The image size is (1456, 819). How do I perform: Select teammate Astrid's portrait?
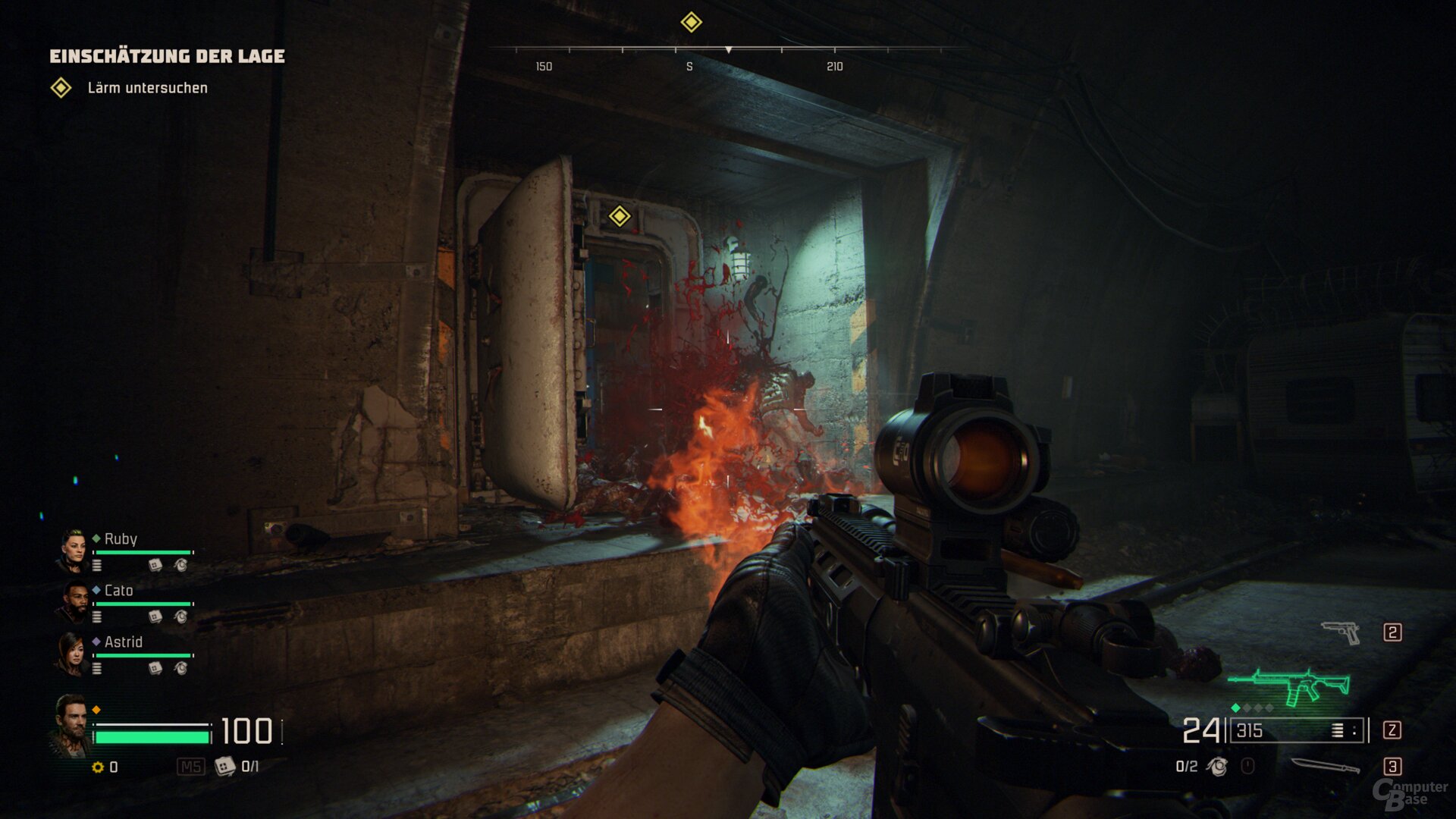point(73,654)
